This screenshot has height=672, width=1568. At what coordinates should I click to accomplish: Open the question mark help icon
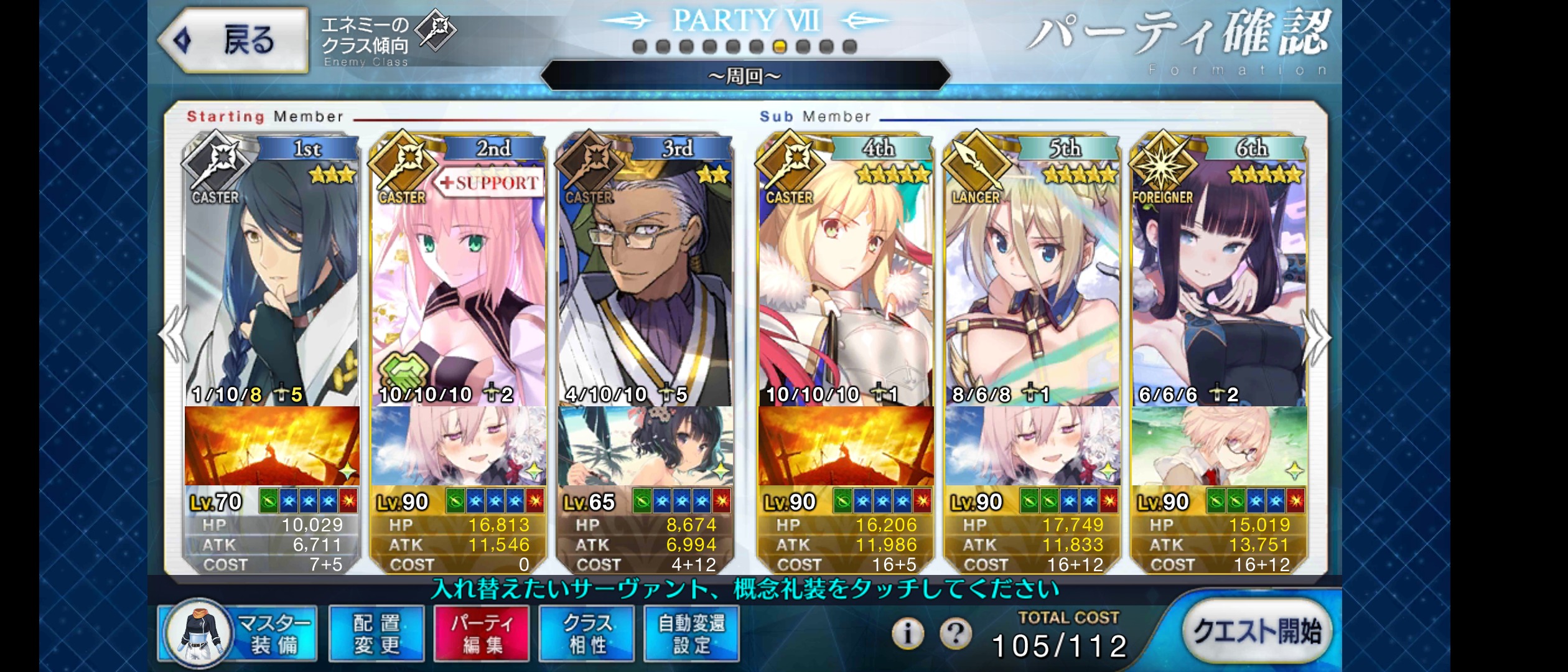click(955, 634)
